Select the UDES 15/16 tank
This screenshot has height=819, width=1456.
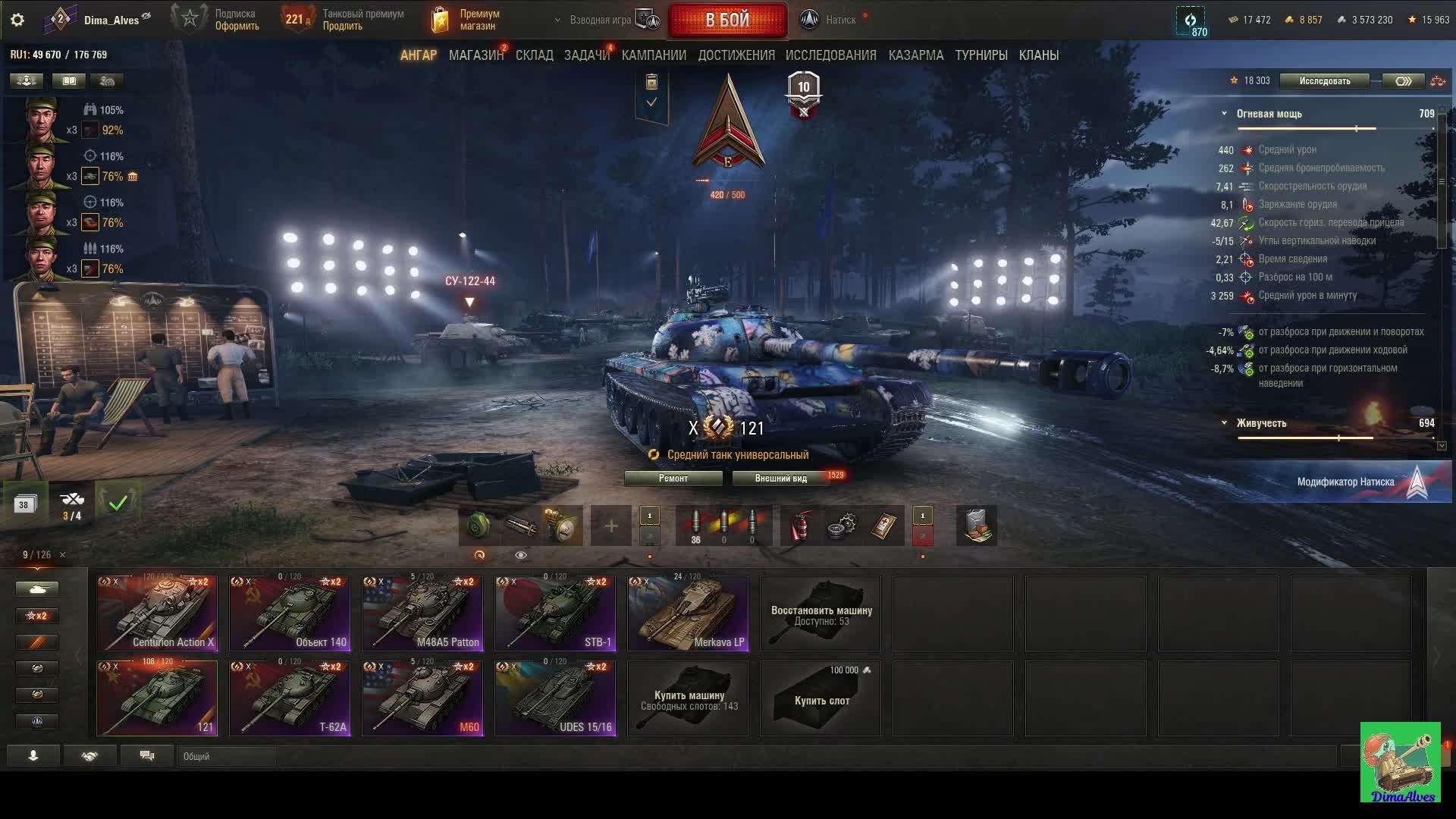point(555,698)
